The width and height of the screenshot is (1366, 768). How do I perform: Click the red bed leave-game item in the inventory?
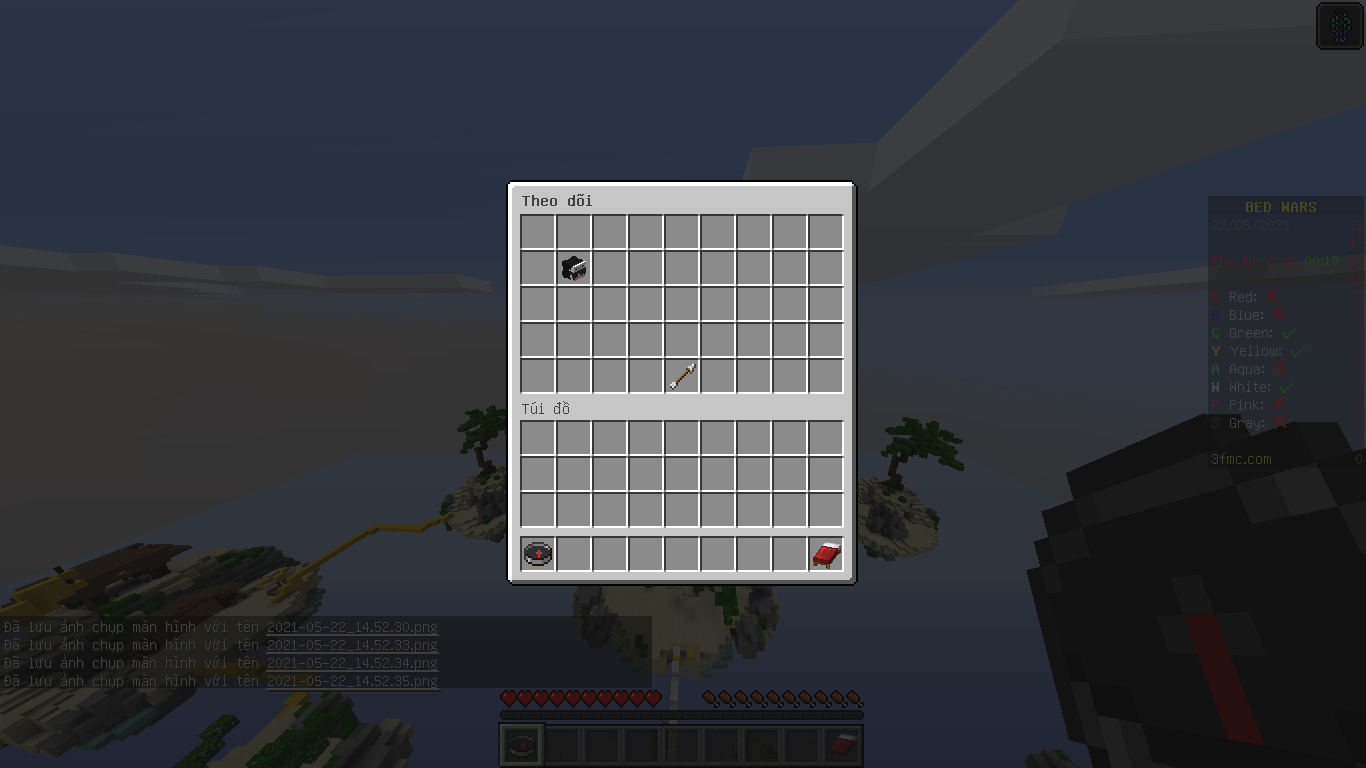tap(825, 553)
